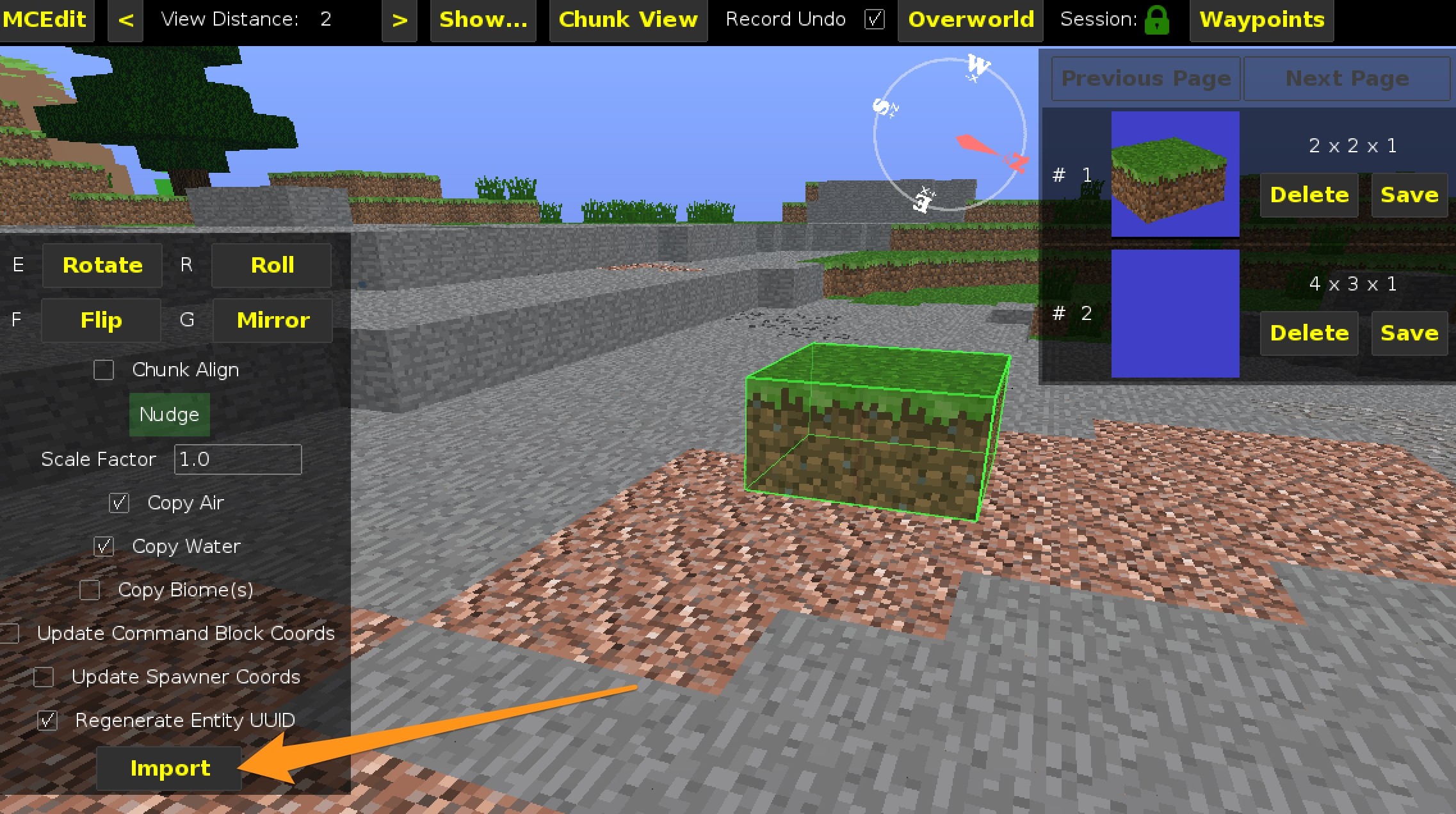This screenshot has height=814, width=1456.
Task: Open the Waypoints panel
Action: pos(1260,20)
